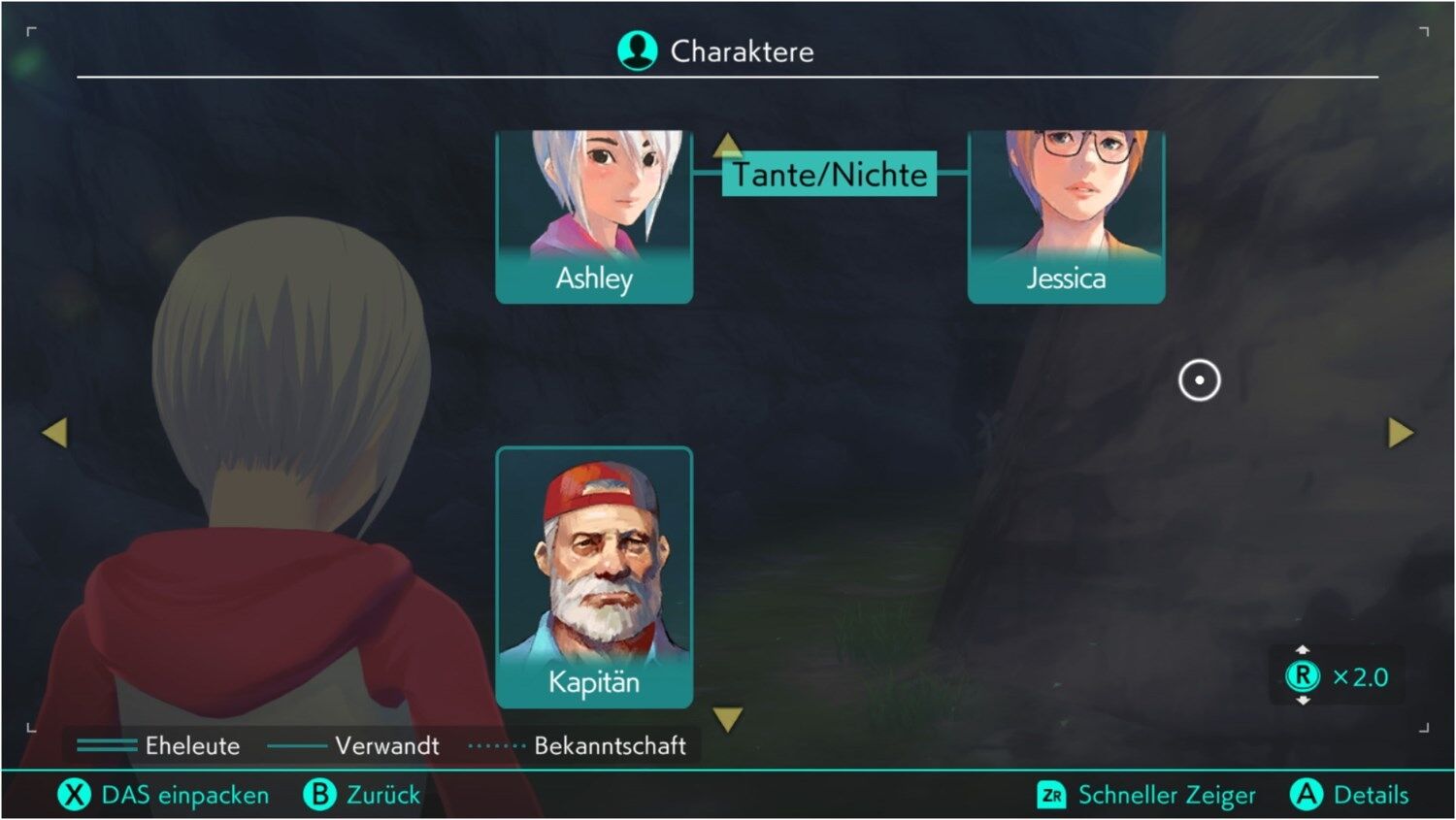This screenshot has height=820, width=1456.
Task: Select Ashley's character card
Action: tap(594, 216)
